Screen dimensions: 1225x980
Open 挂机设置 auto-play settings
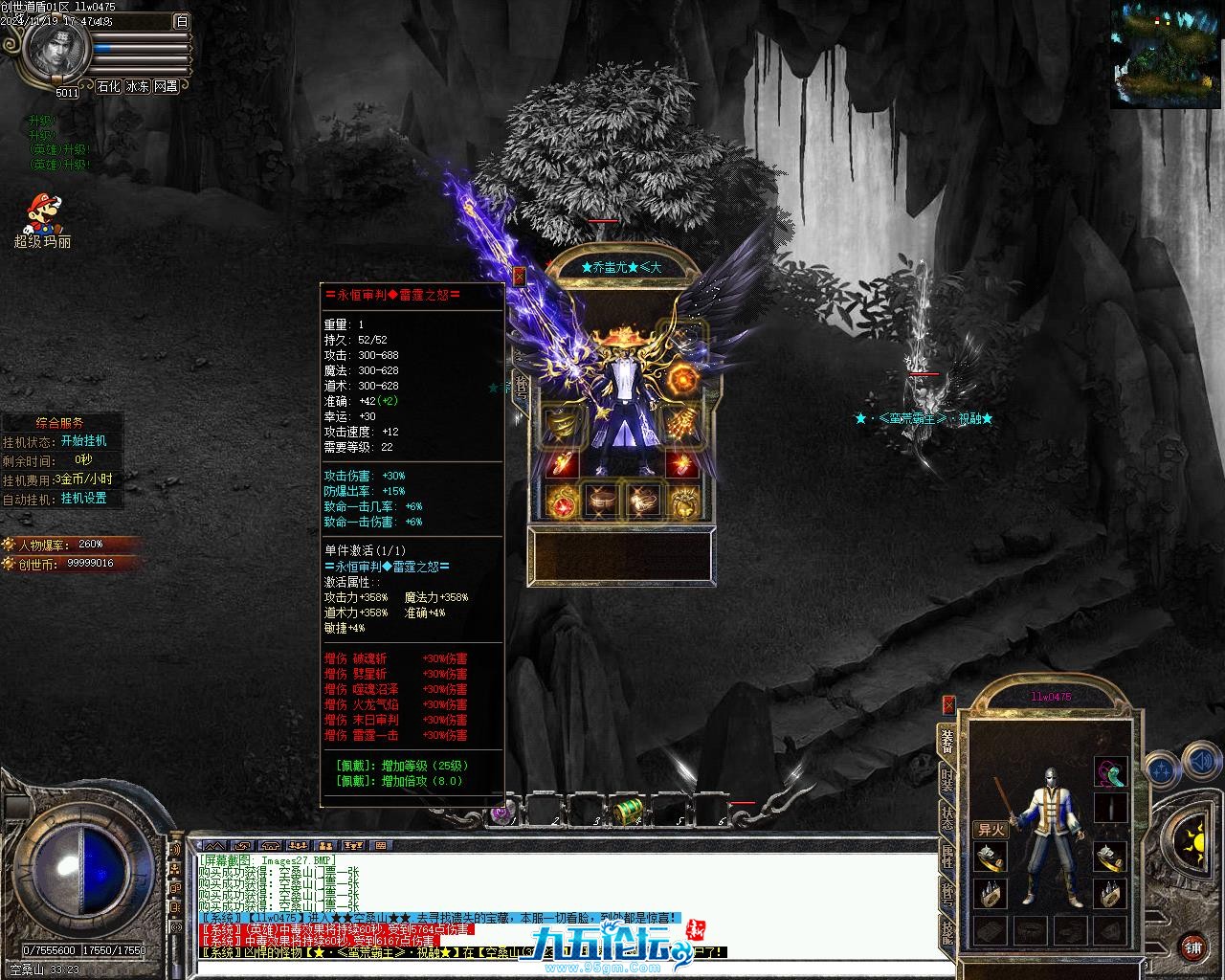point(83,499)
